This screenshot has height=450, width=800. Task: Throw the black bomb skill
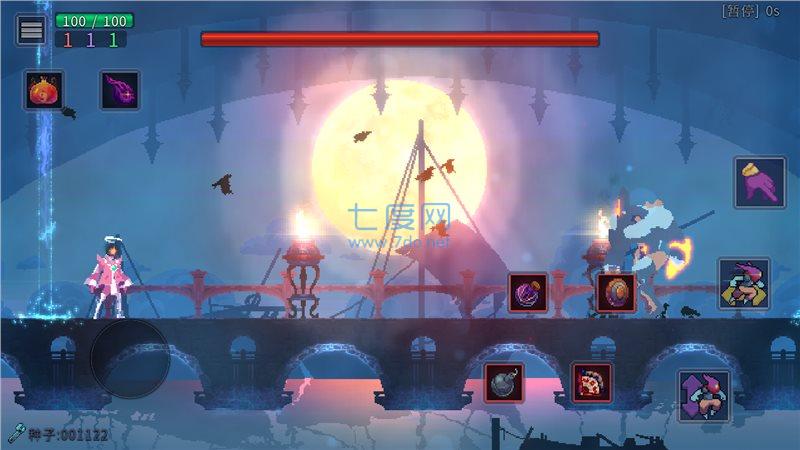point(504,383)
